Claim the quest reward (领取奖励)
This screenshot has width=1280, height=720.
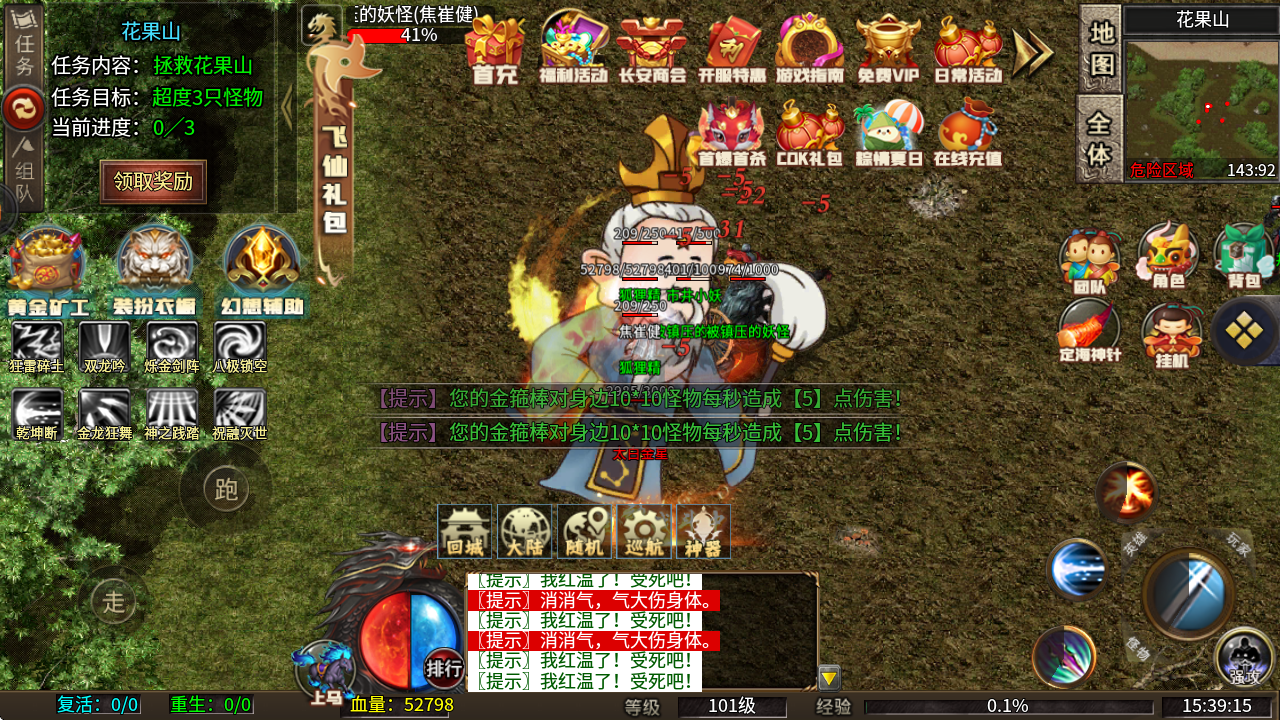(153, 182)
